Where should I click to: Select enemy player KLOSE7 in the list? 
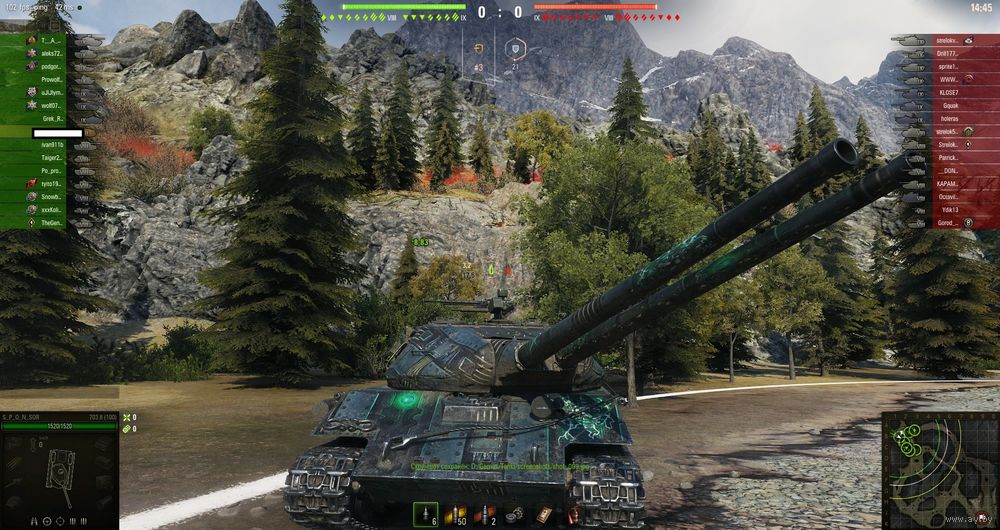pos(948,92)
